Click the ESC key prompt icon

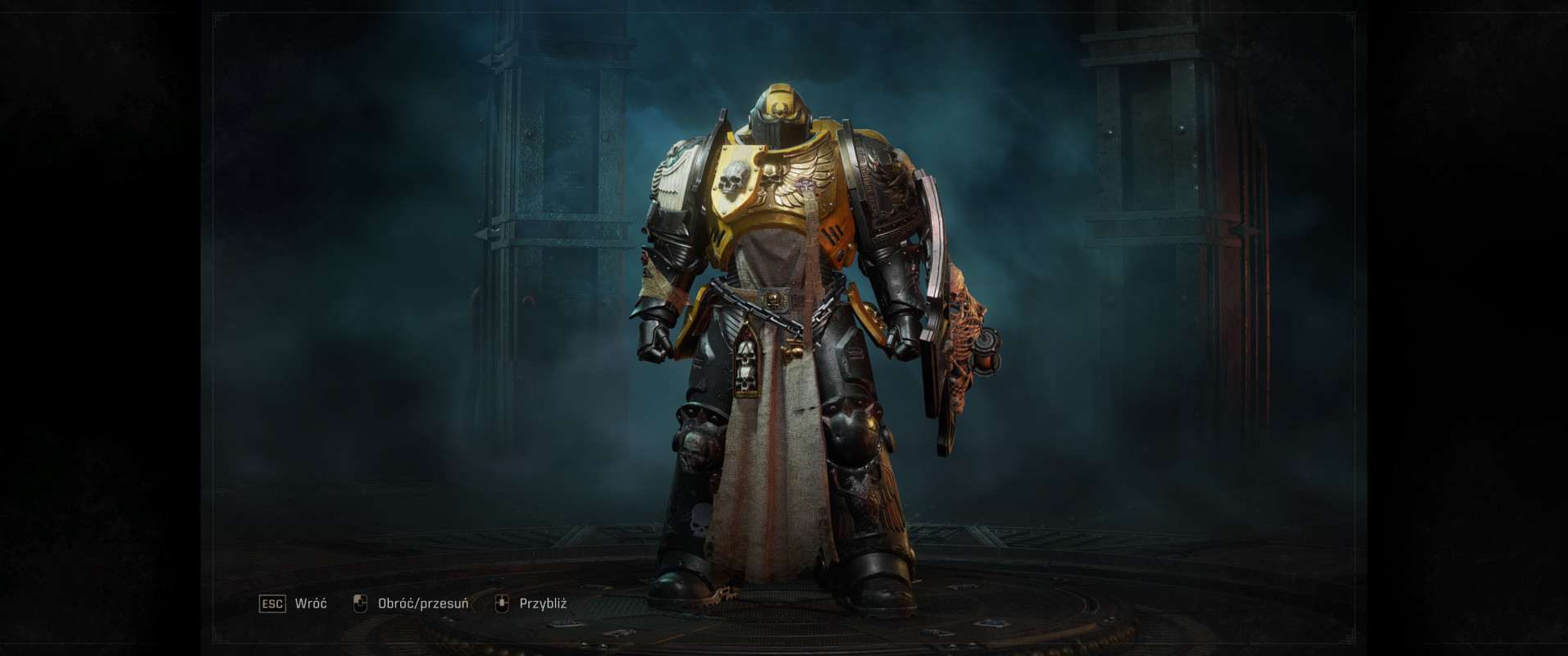(272, 604)
